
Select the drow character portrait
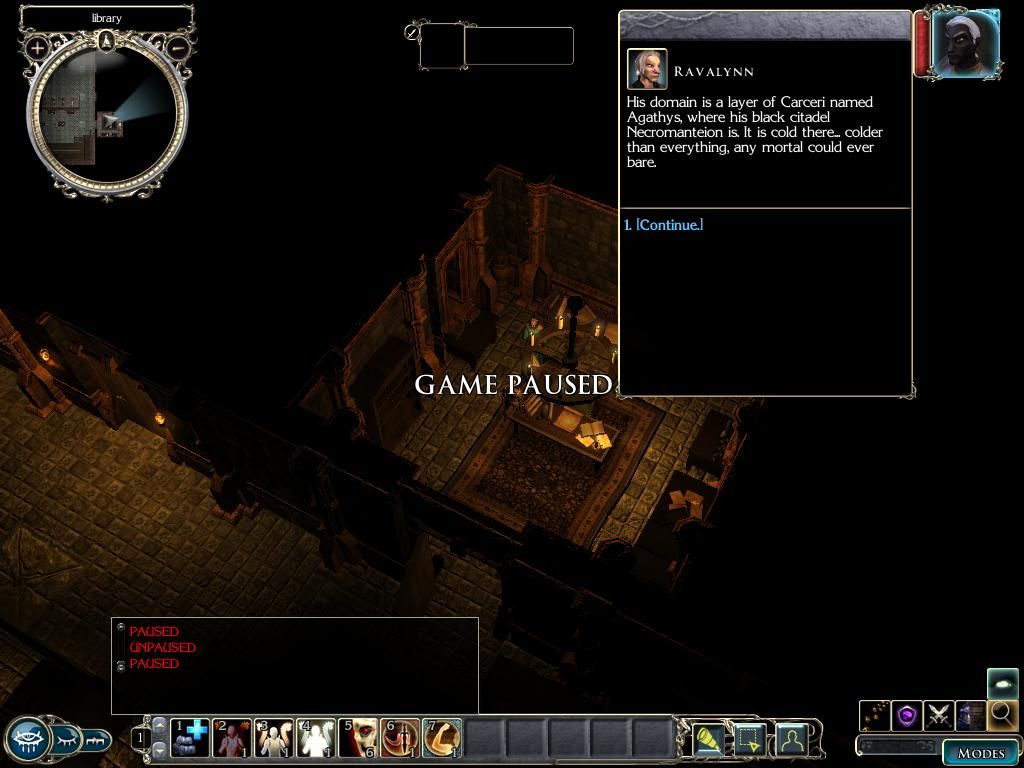point(966,45)
